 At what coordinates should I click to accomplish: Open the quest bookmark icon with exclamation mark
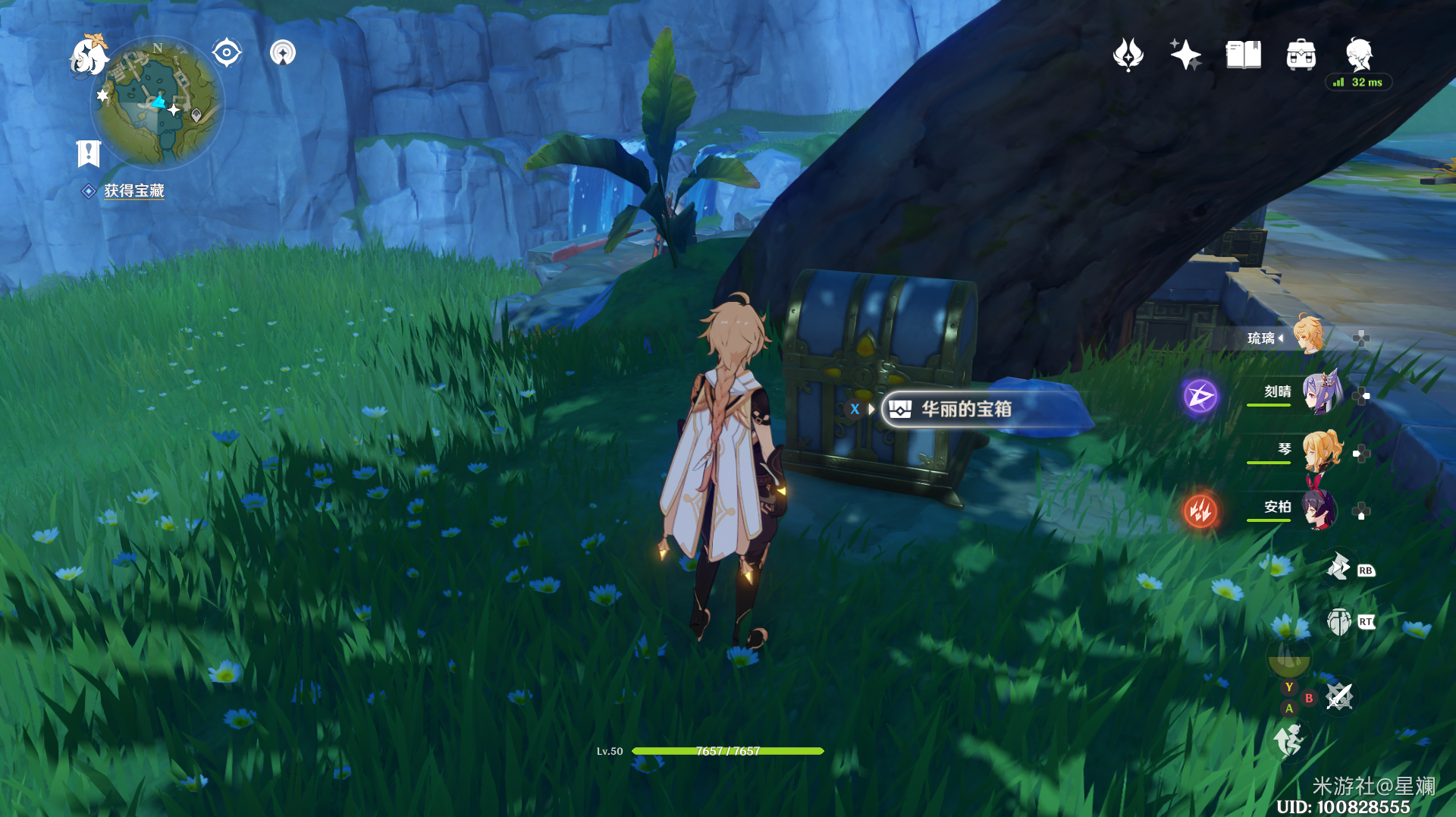coord(89,152)
